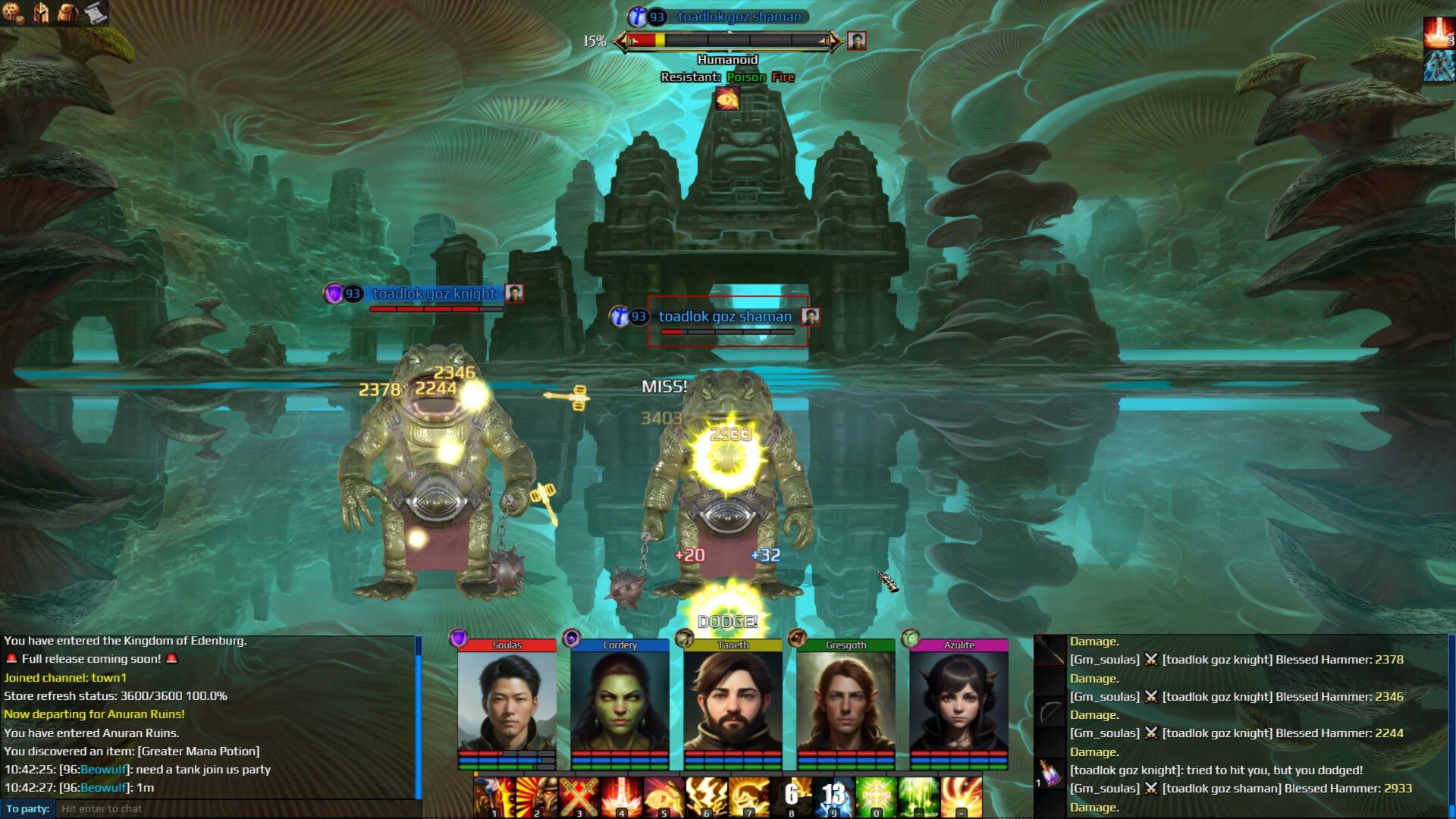
Task: Open the backpack inventory icon
Action: click(68, 13)
